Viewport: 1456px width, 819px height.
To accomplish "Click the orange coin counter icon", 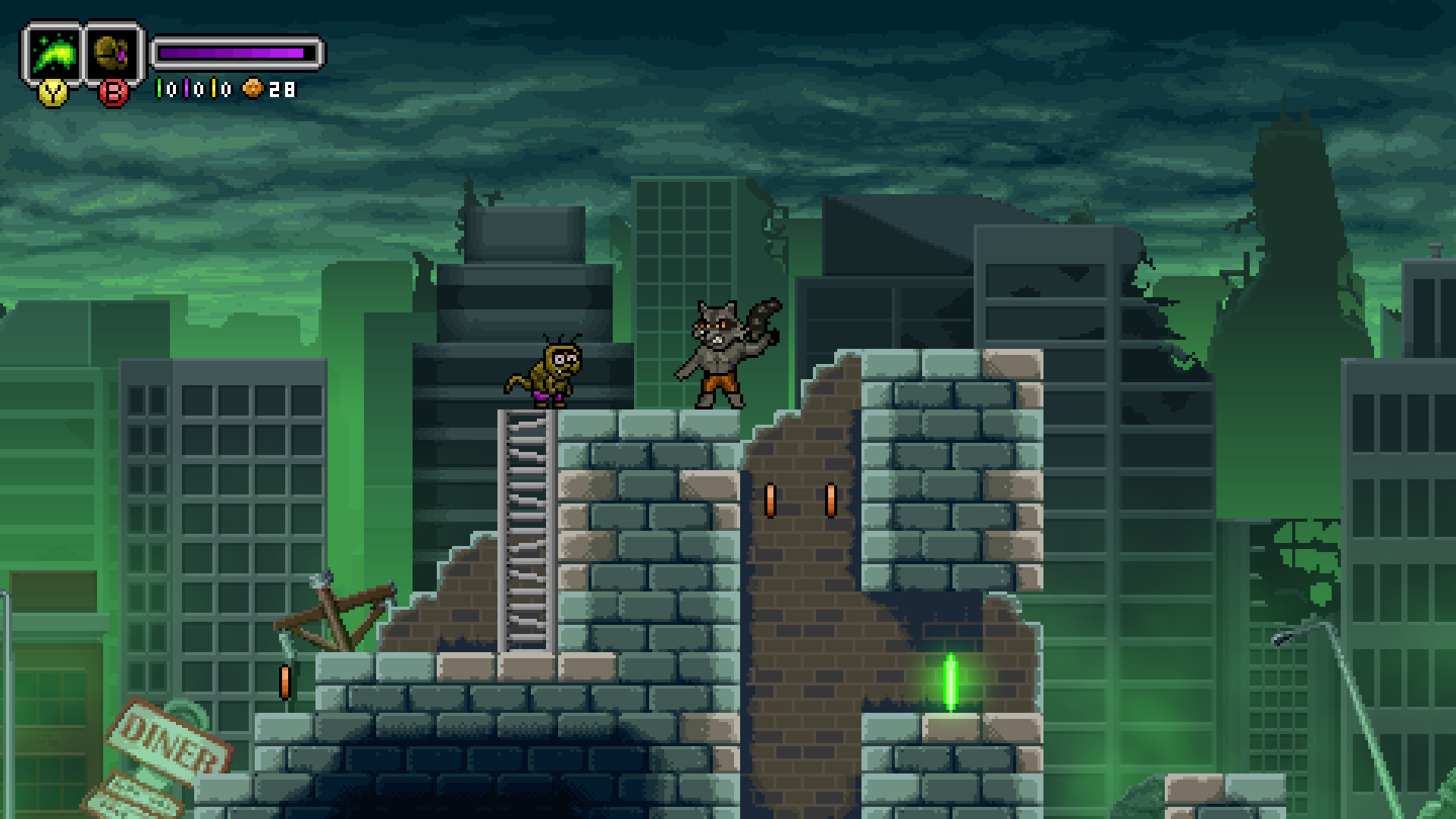I will (252, 89).
